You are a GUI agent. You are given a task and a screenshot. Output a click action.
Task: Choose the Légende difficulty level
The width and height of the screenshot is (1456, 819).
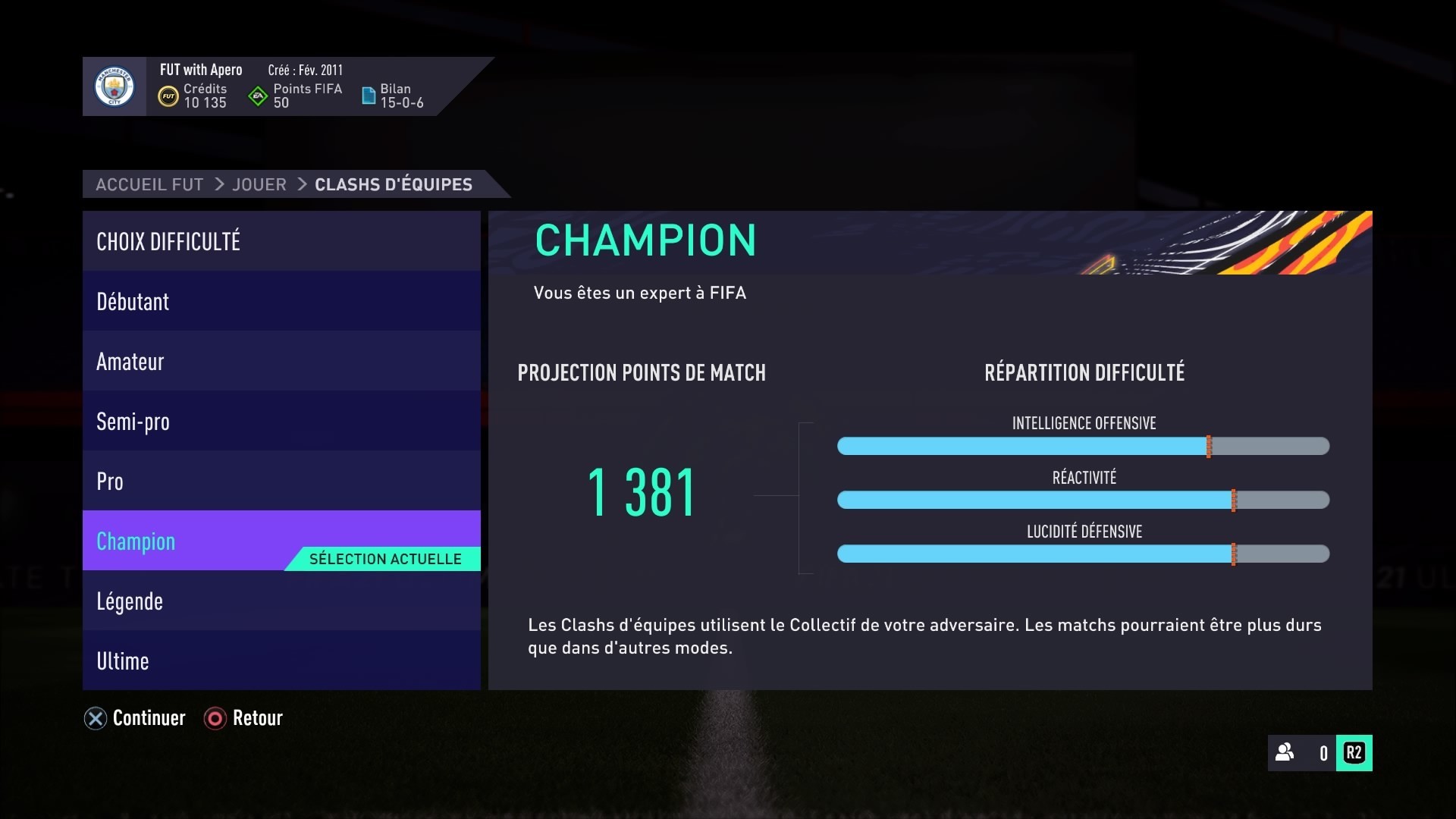click(x=281, y=601)
